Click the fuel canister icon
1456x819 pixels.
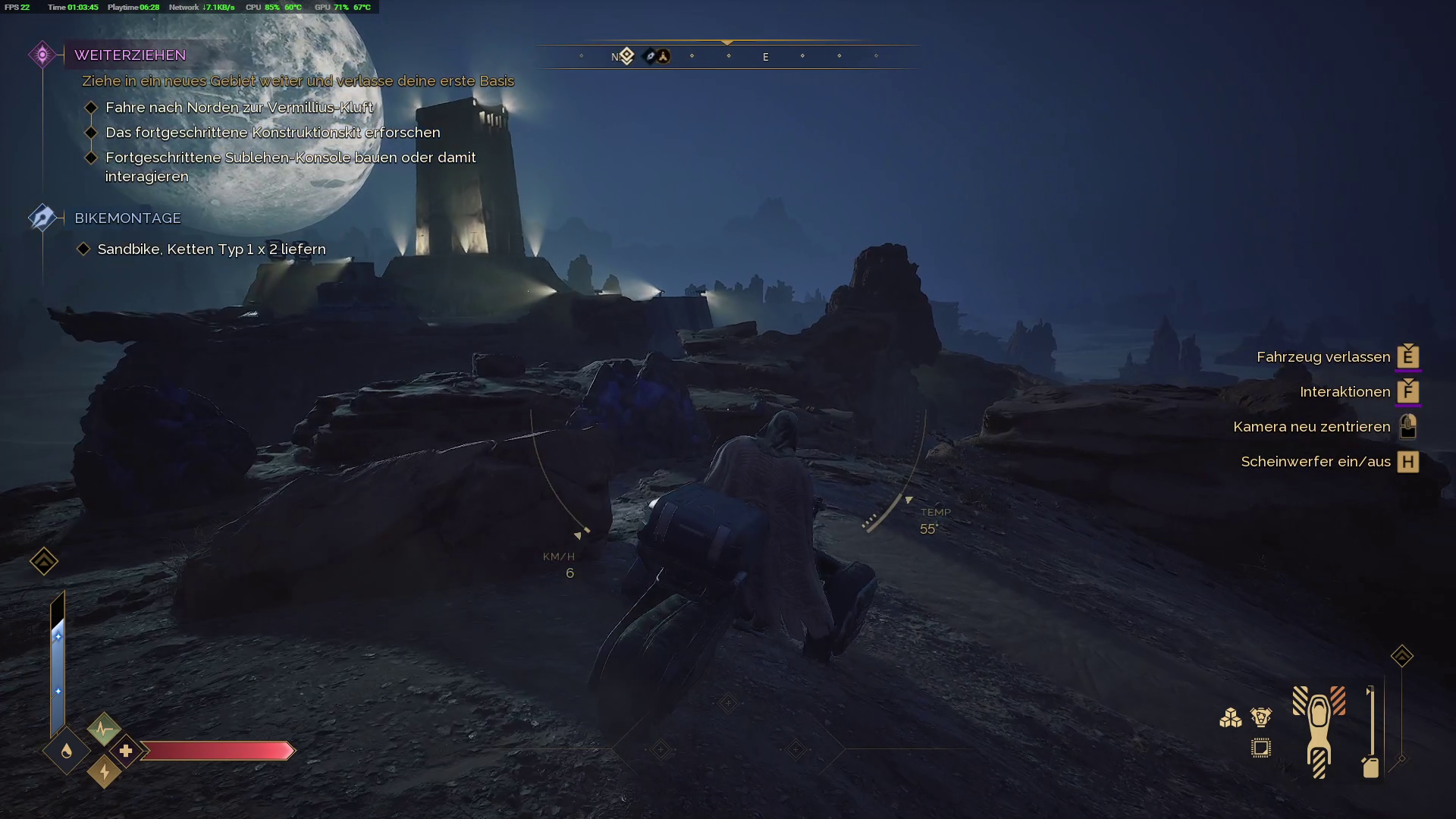pos(1370,767)
